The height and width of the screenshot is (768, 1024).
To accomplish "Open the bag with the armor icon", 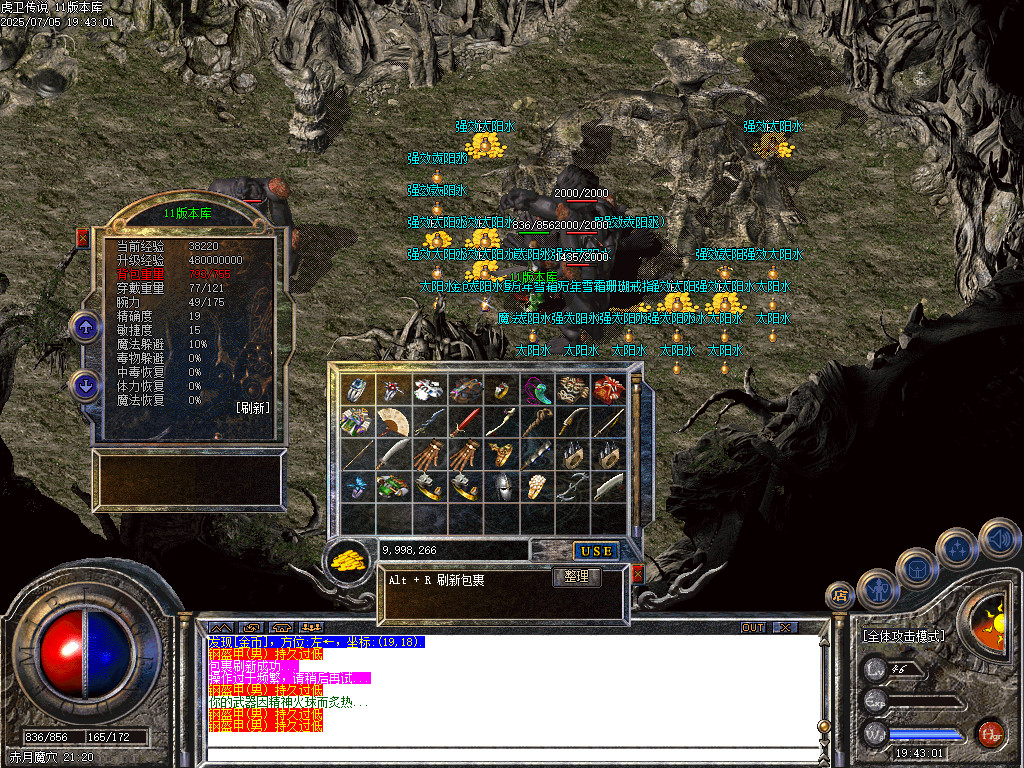I will tap(917, 569).
